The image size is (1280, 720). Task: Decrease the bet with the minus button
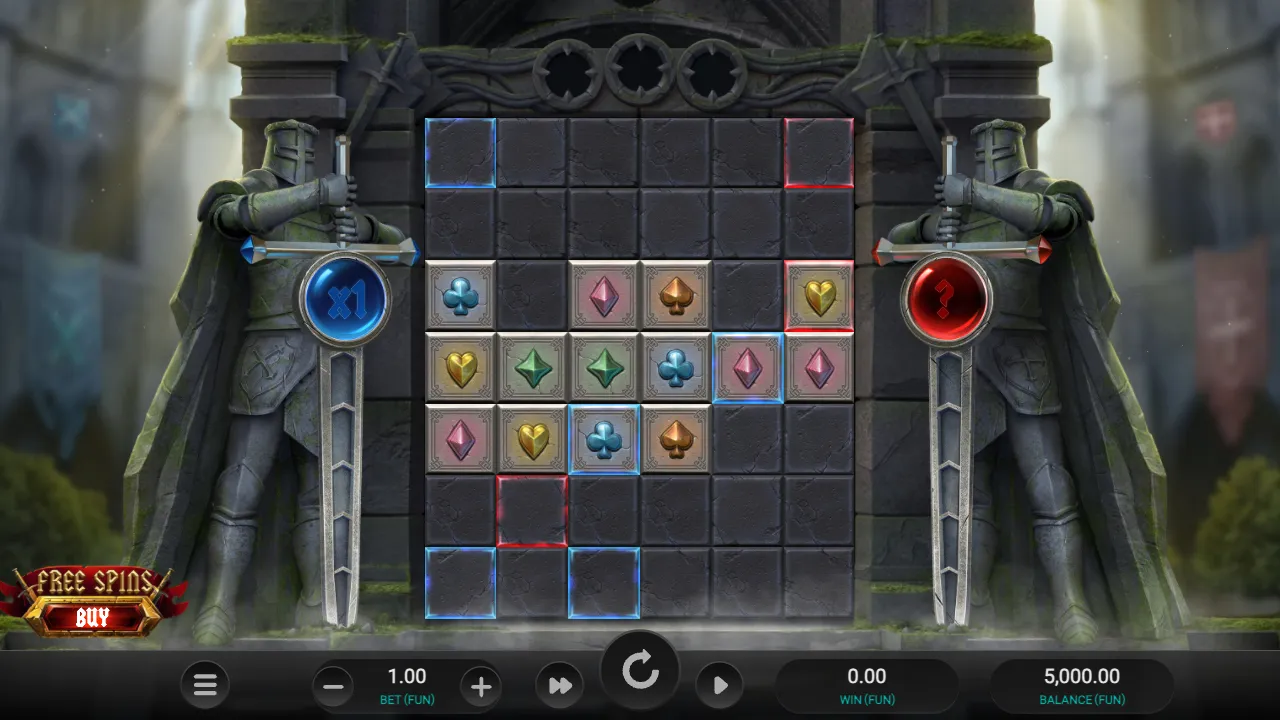(331, 686)
